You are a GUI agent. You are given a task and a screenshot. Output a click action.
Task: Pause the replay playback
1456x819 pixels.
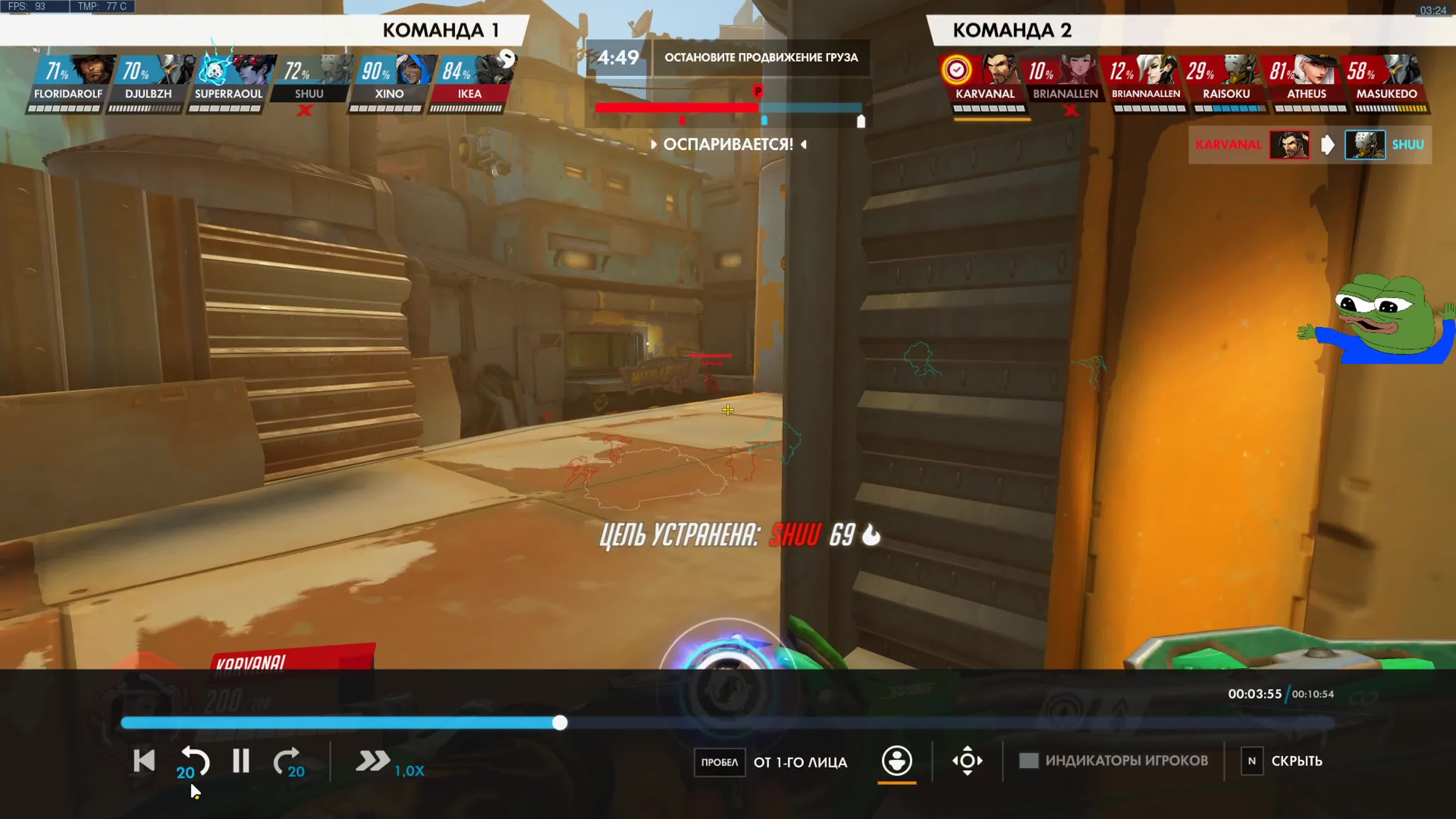pyautogui.click(x=241, y=761)
